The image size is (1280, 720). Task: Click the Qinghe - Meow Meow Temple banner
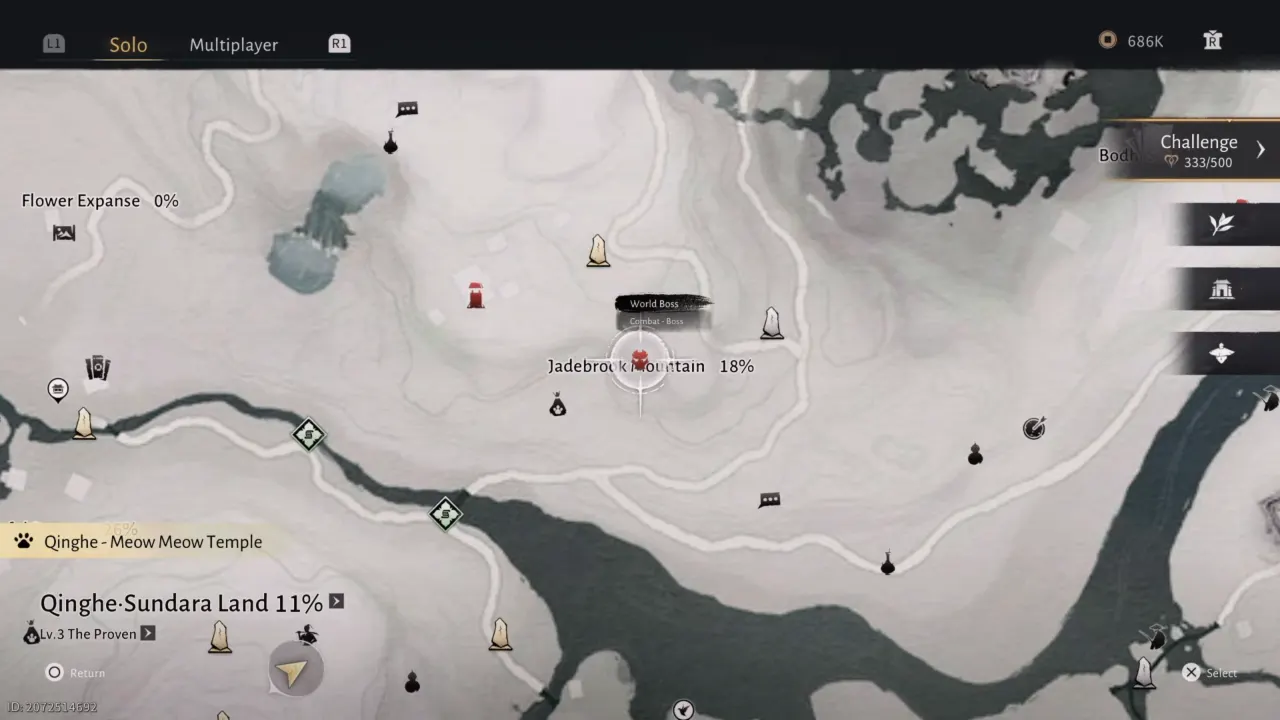[x=151, y=541]
